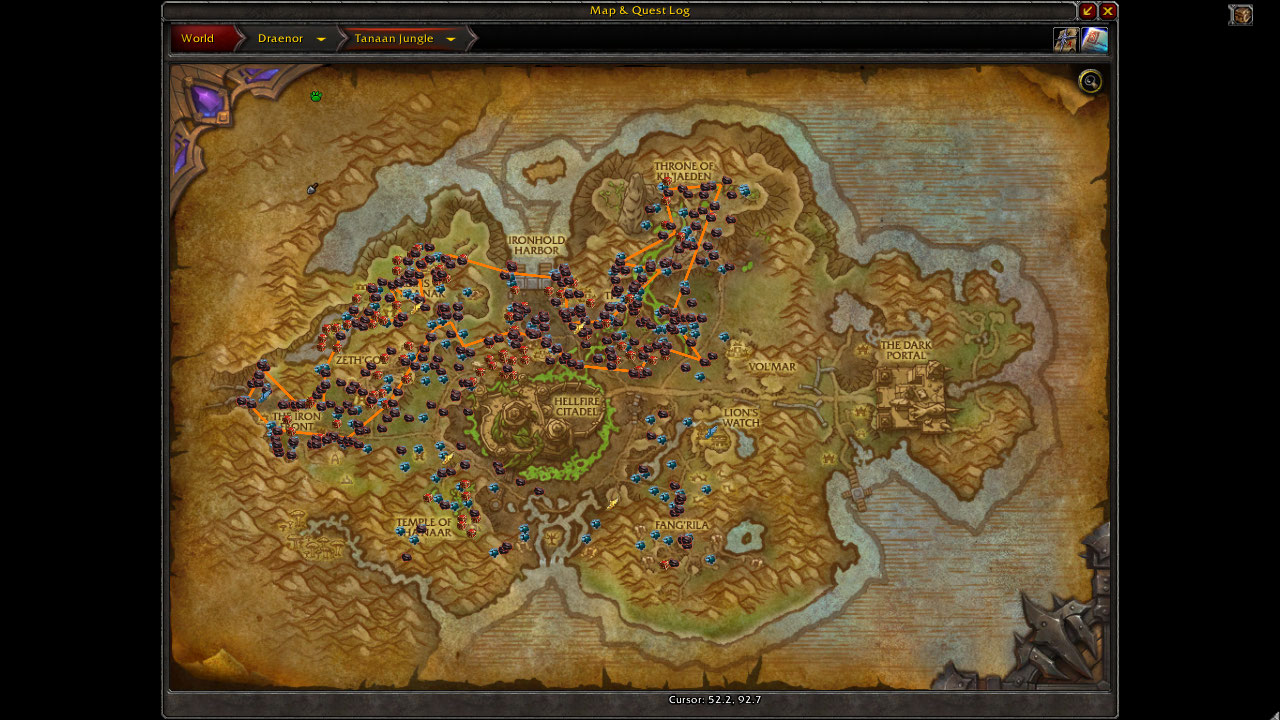
Task: Click the blue rune banner icon
Action: [x=1094, y=39]
